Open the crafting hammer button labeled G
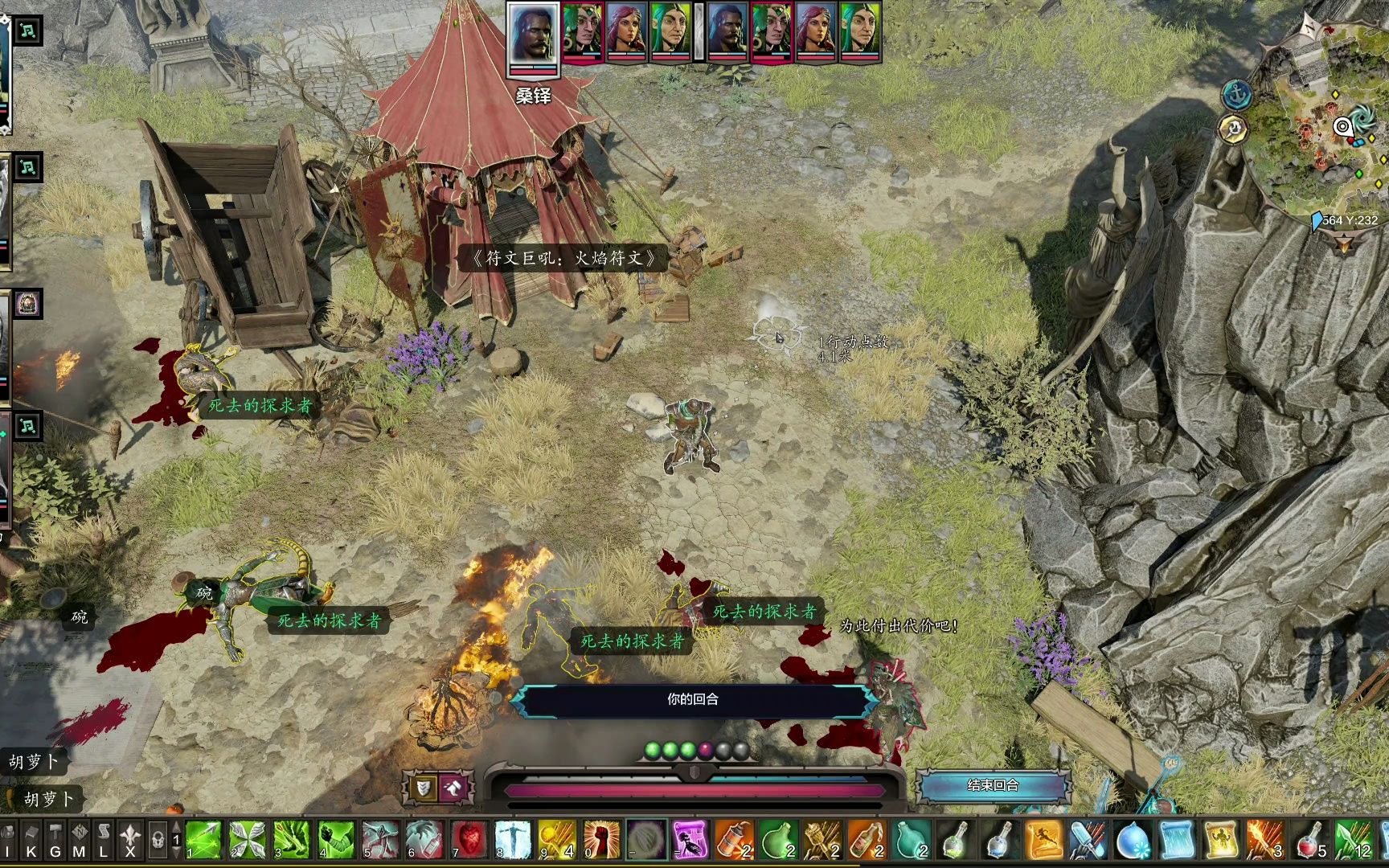This screenshot has height=868, width=1389. coord(55,840)
